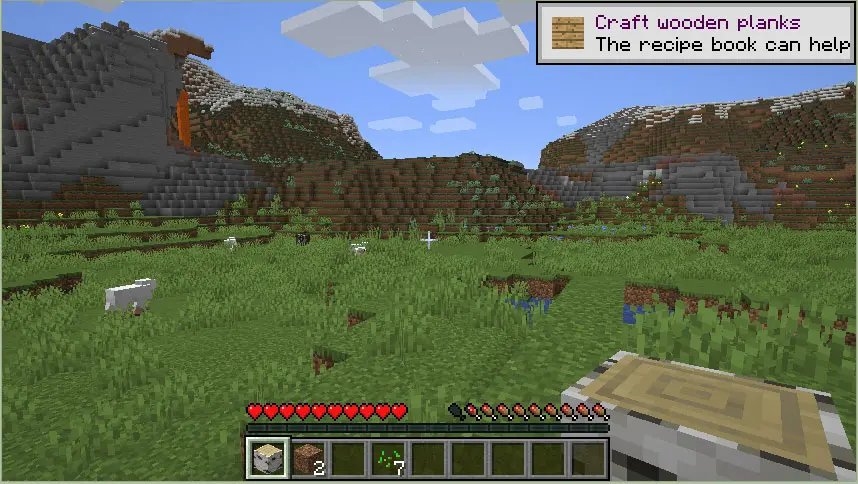Image resolution: width=858 pixels, height=484 pixels.
Task: Select the birch log hotbar slot
Action: click(268, 459)
